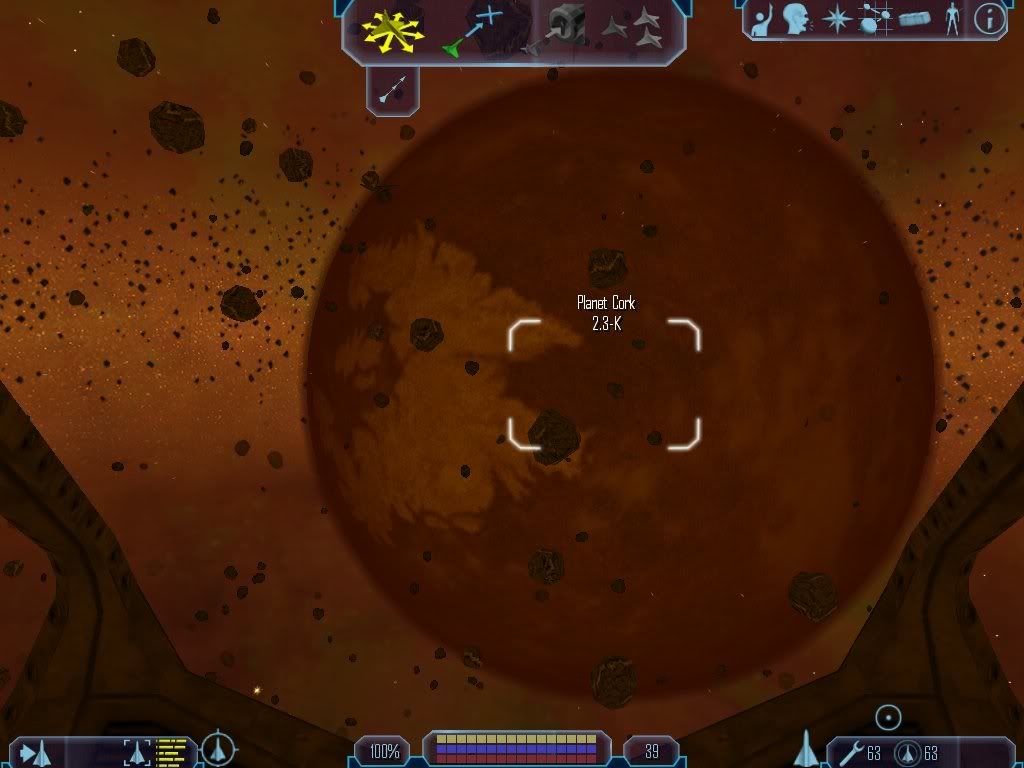Toggle the yellow contact list lines icon
1024x768 pixels.
[x=172, y=751]
